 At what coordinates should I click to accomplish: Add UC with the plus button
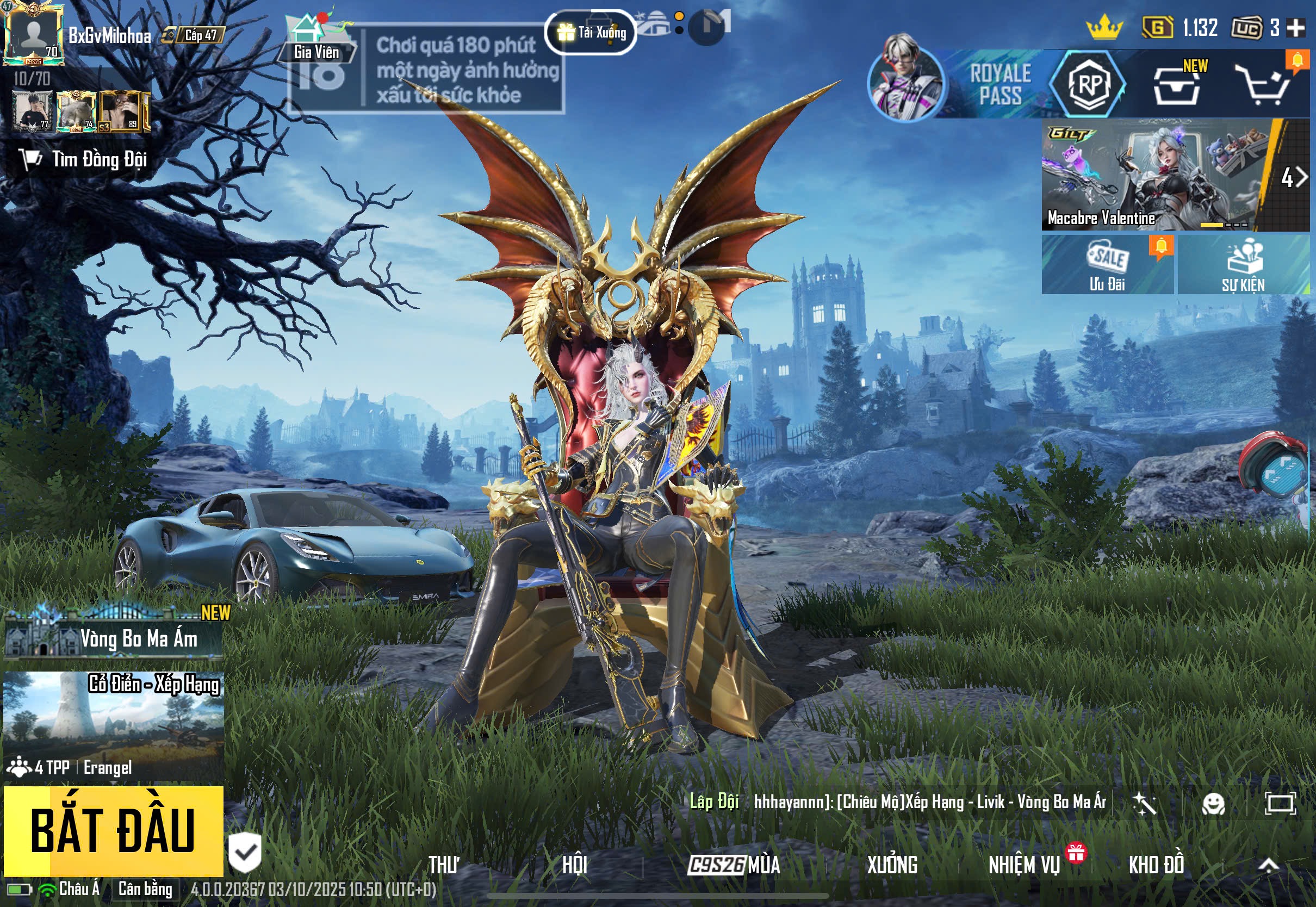point(1295,27)
